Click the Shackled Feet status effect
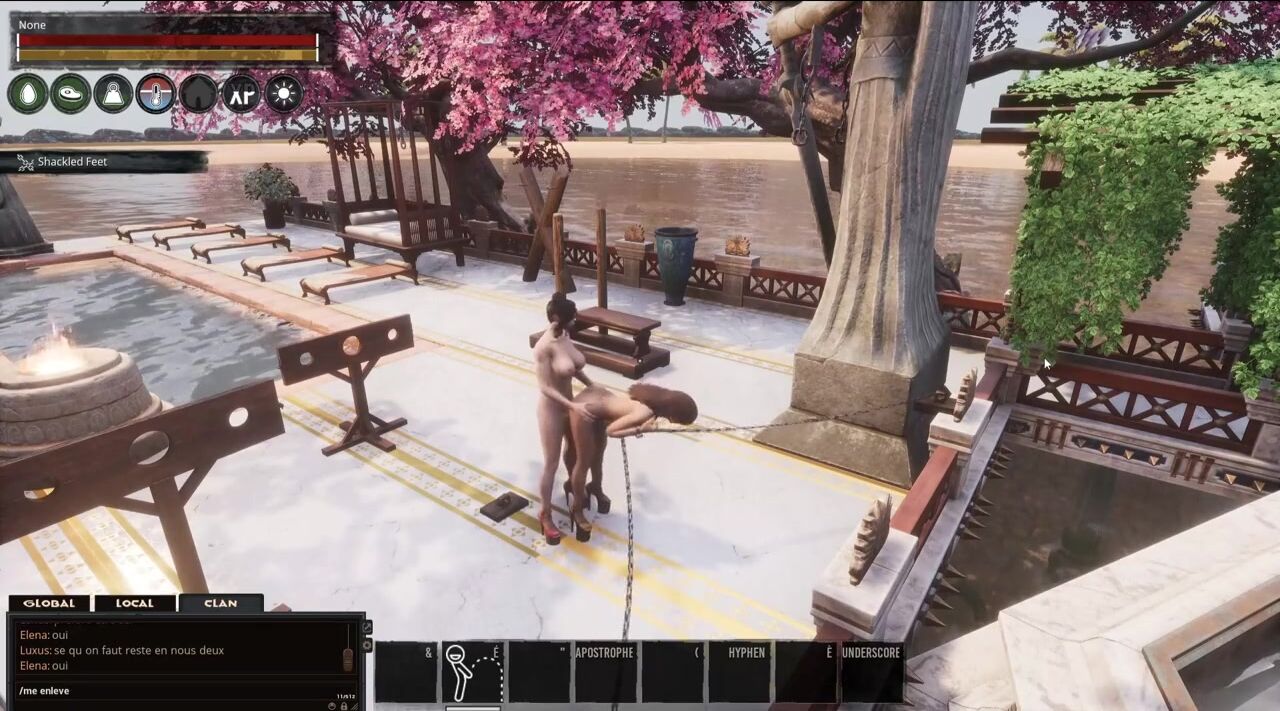This screenshot has height=711, width=1280. (72, 162)
